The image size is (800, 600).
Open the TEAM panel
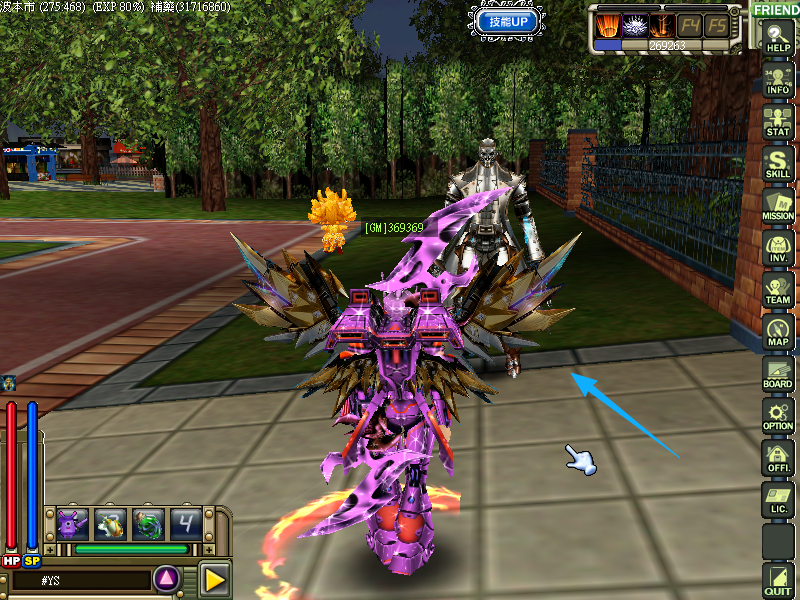click(x=777, y=290)
